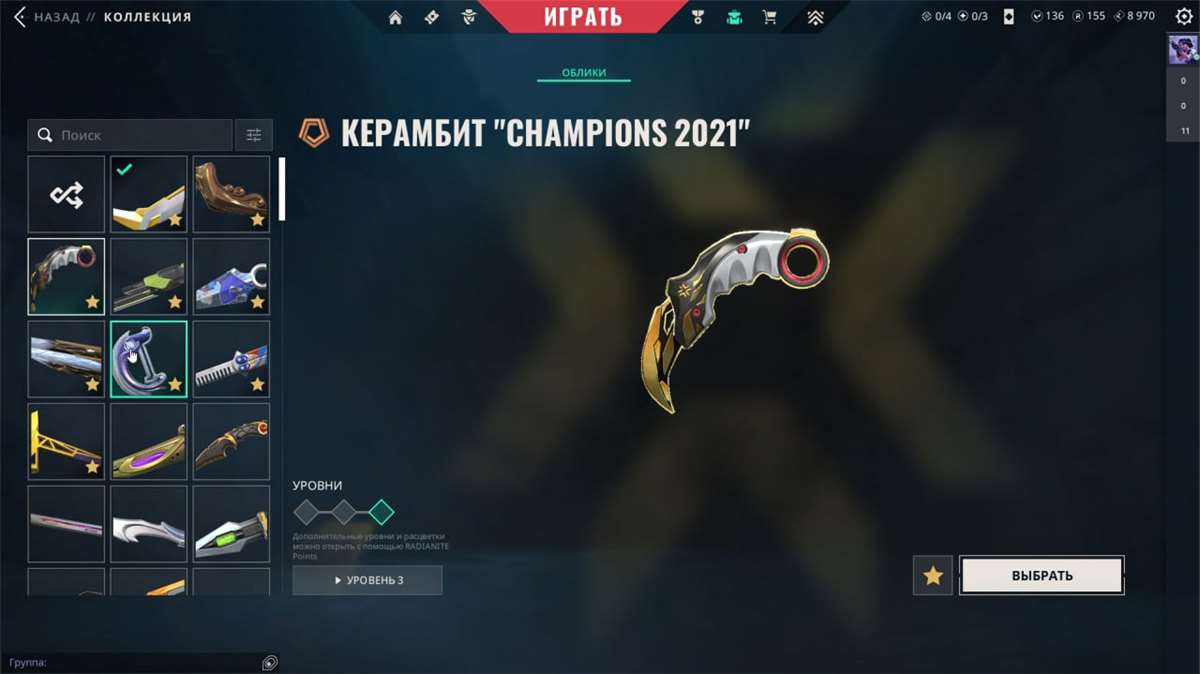Confirm skin with ВЫБРАТЬ button
This screenshot has height=674, width=1200.
click(x=1041, y=575)
